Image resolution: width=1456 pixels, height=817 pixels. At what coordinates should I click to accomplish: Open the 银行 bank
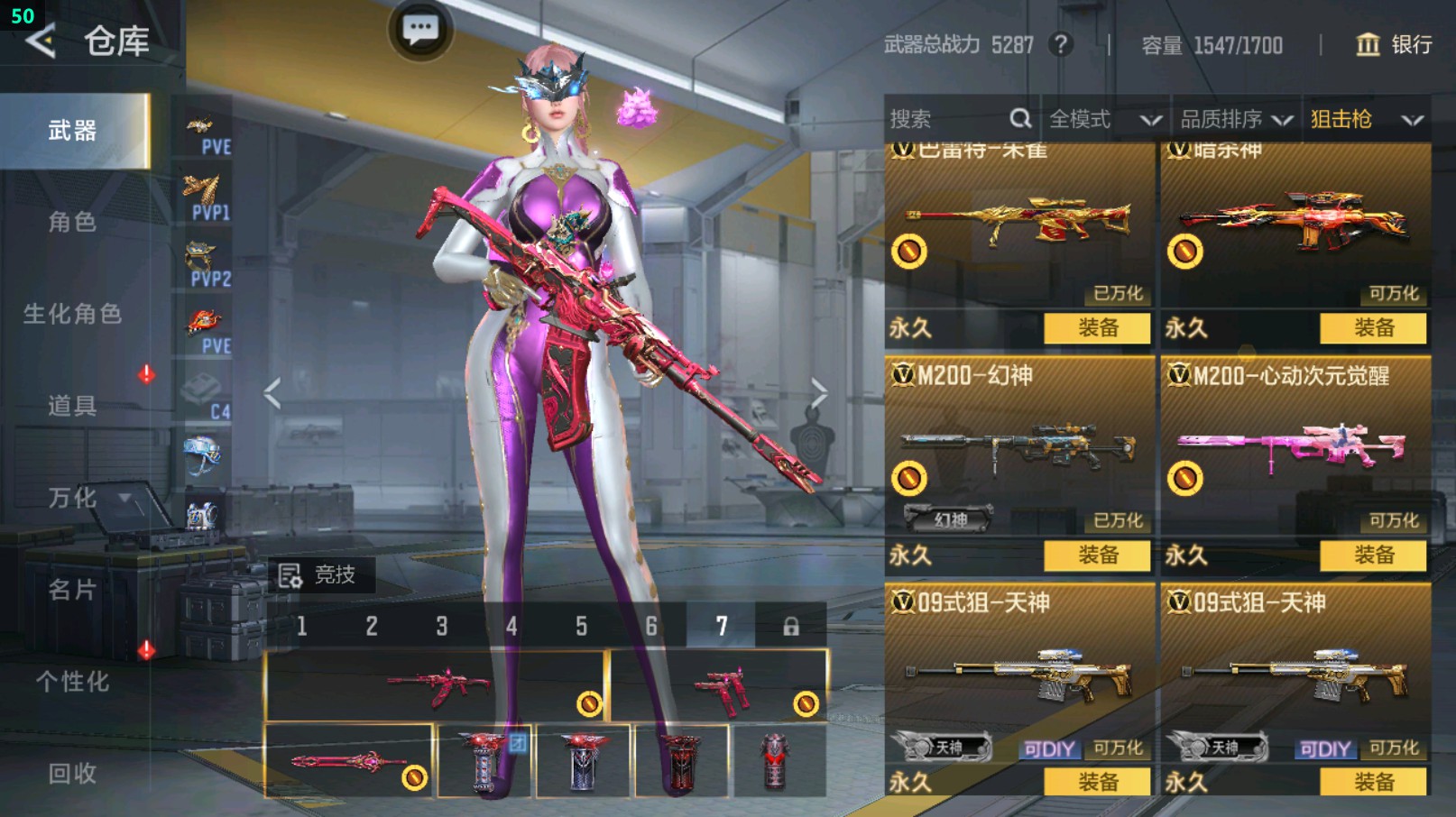1395,44
